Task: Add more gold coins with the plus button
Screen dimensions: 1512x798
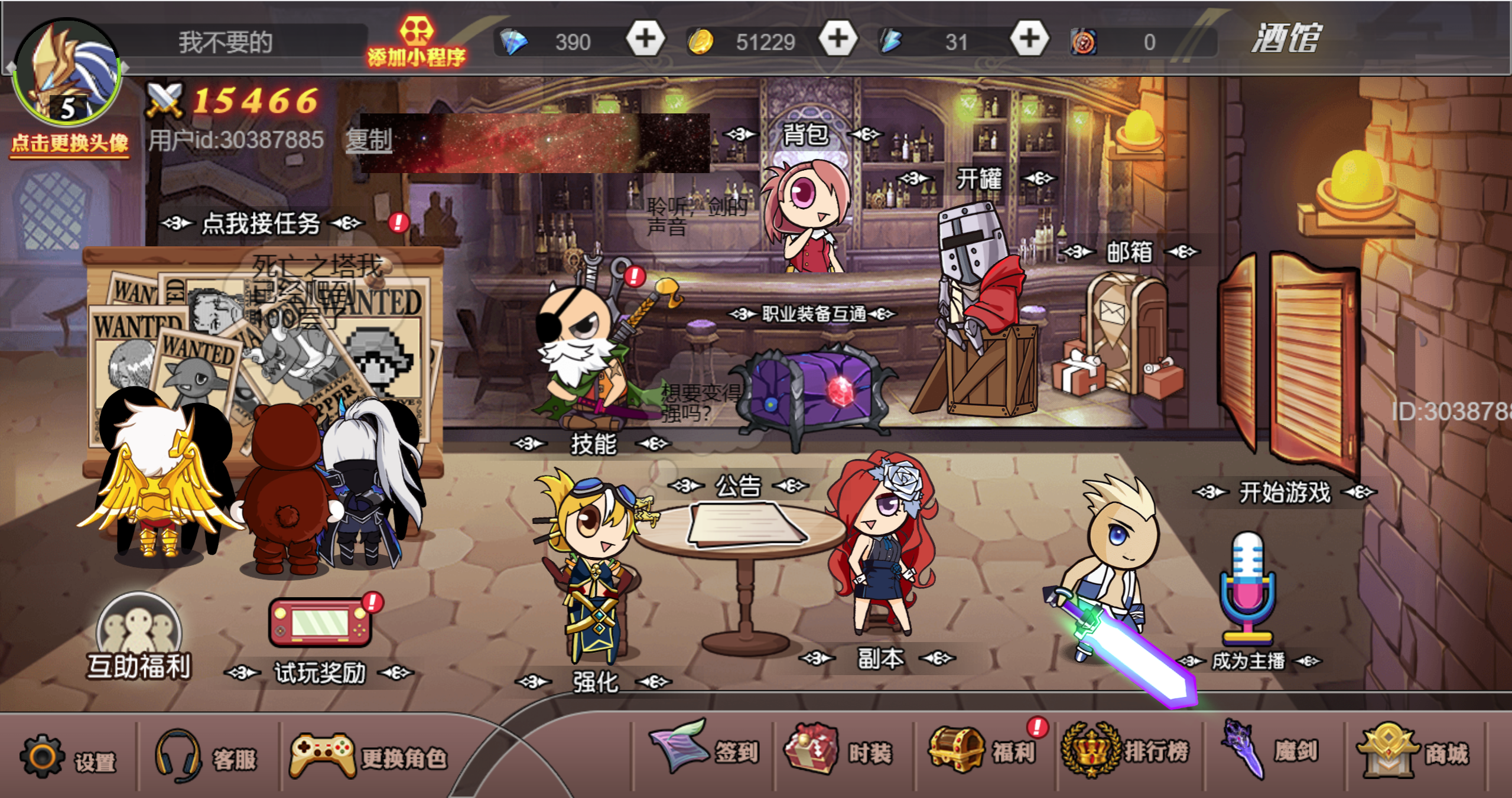Action: pos(837,40)
